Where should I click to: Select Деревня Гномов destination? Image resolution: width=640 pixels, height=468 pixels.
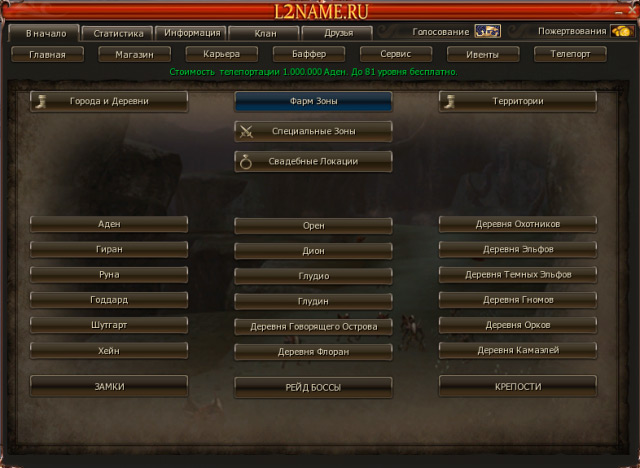click(x=517, y=299)
